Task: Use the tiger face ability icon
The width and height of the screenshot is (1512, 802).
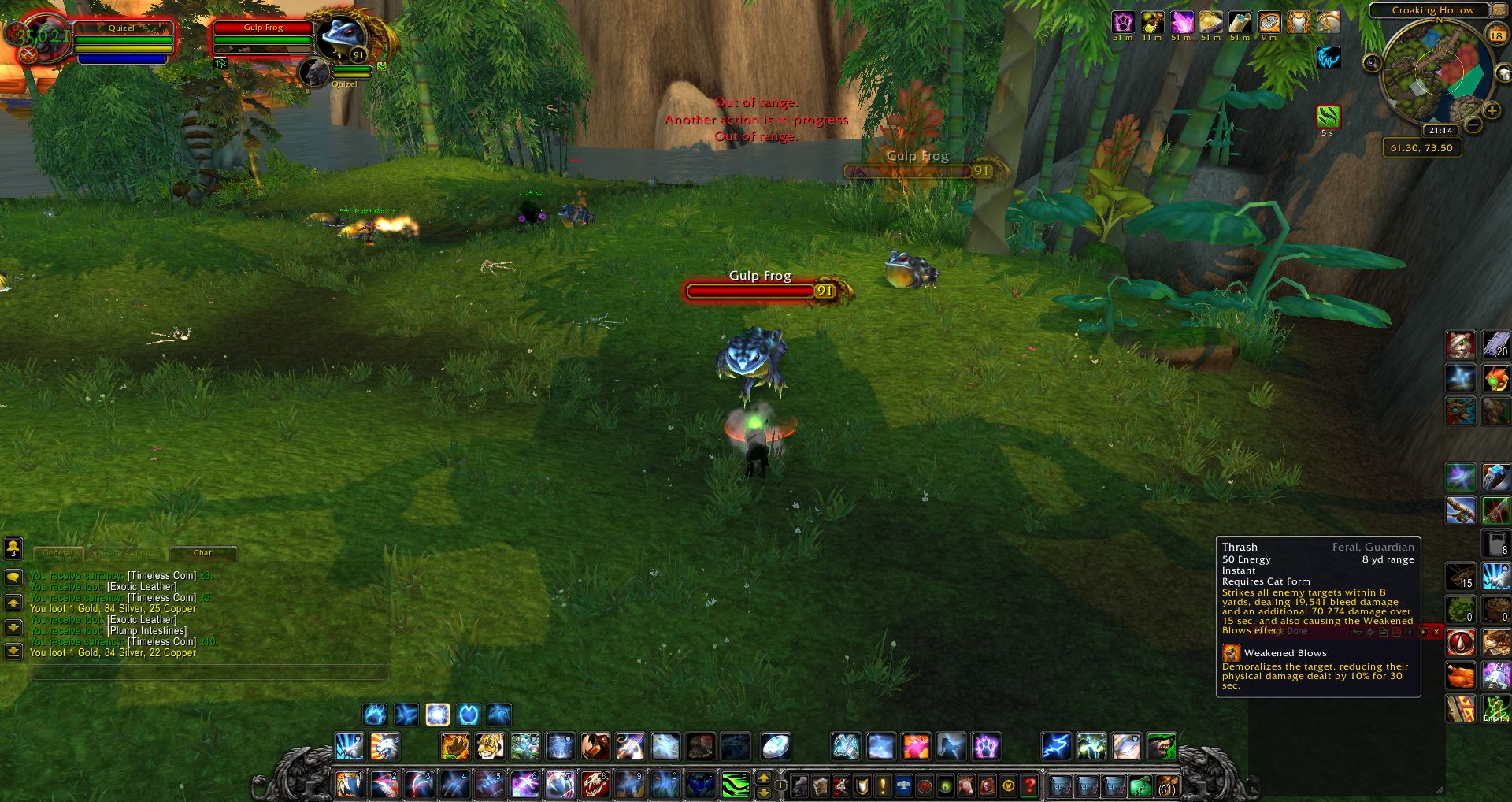Action: click(489, 746)
